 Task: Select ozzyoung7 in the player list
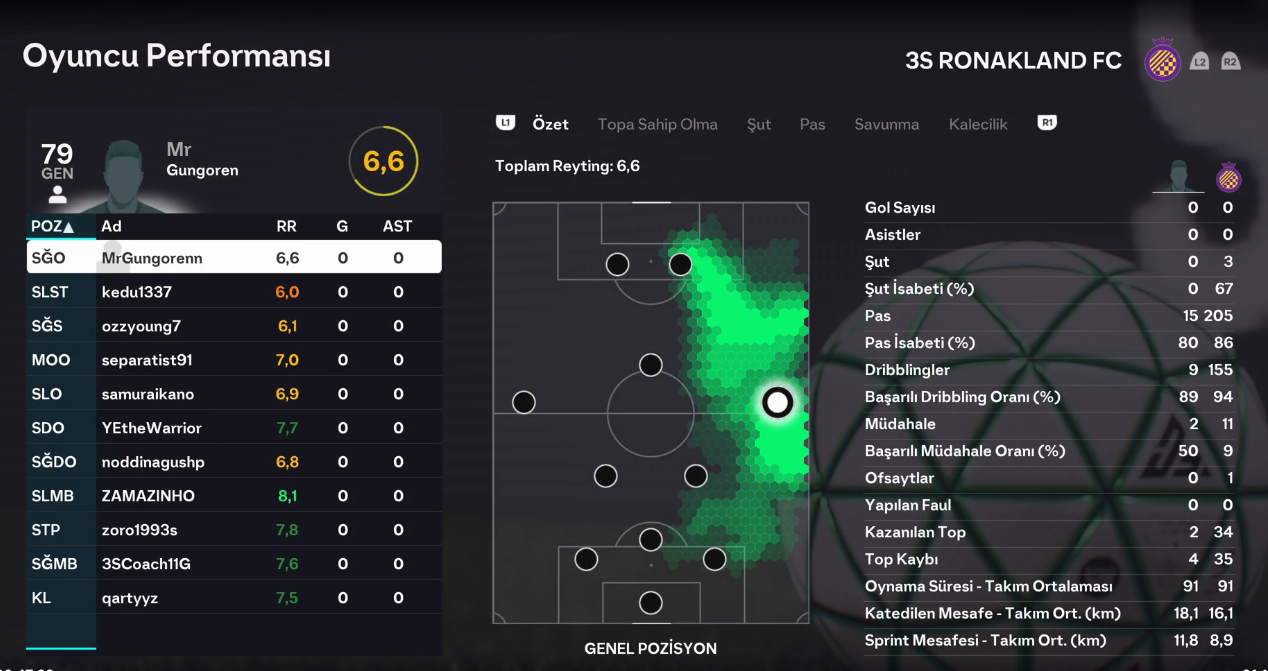pyautogui.click(x=234, y=326)
